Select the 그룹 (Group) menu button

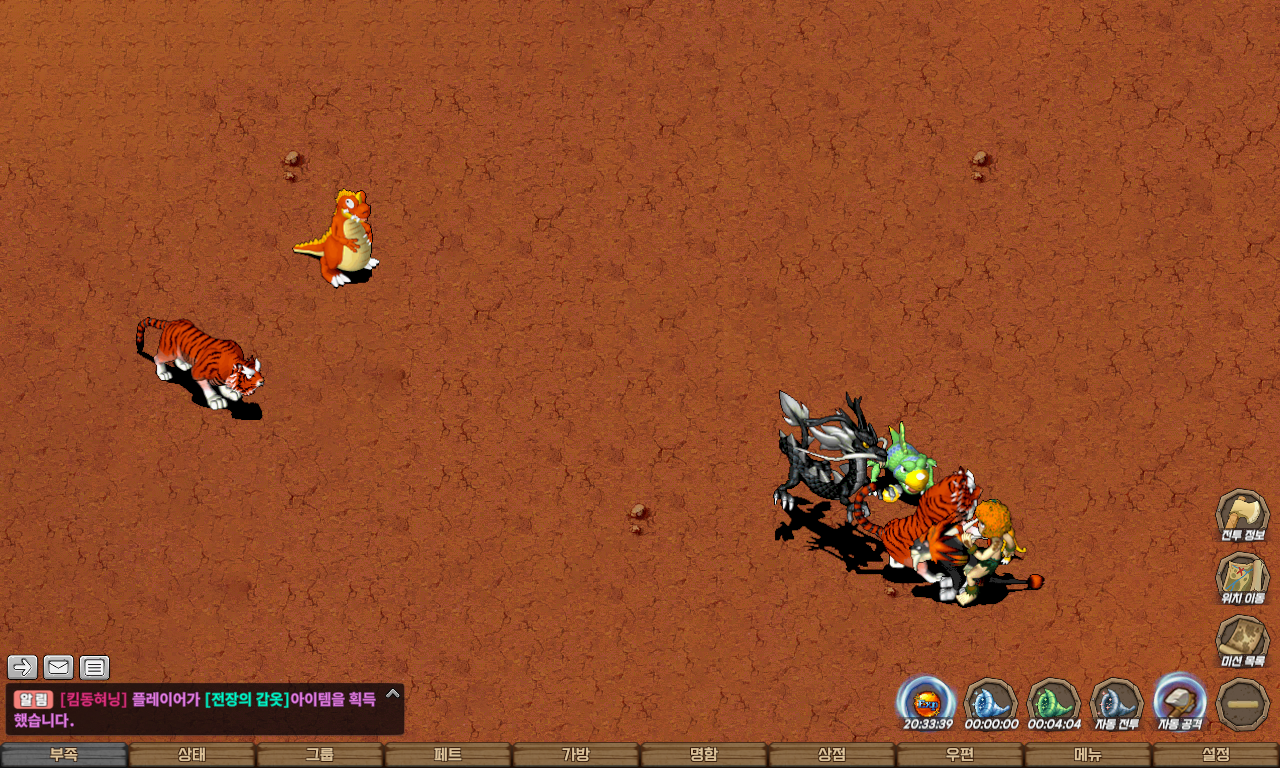(x=320, y=755)
